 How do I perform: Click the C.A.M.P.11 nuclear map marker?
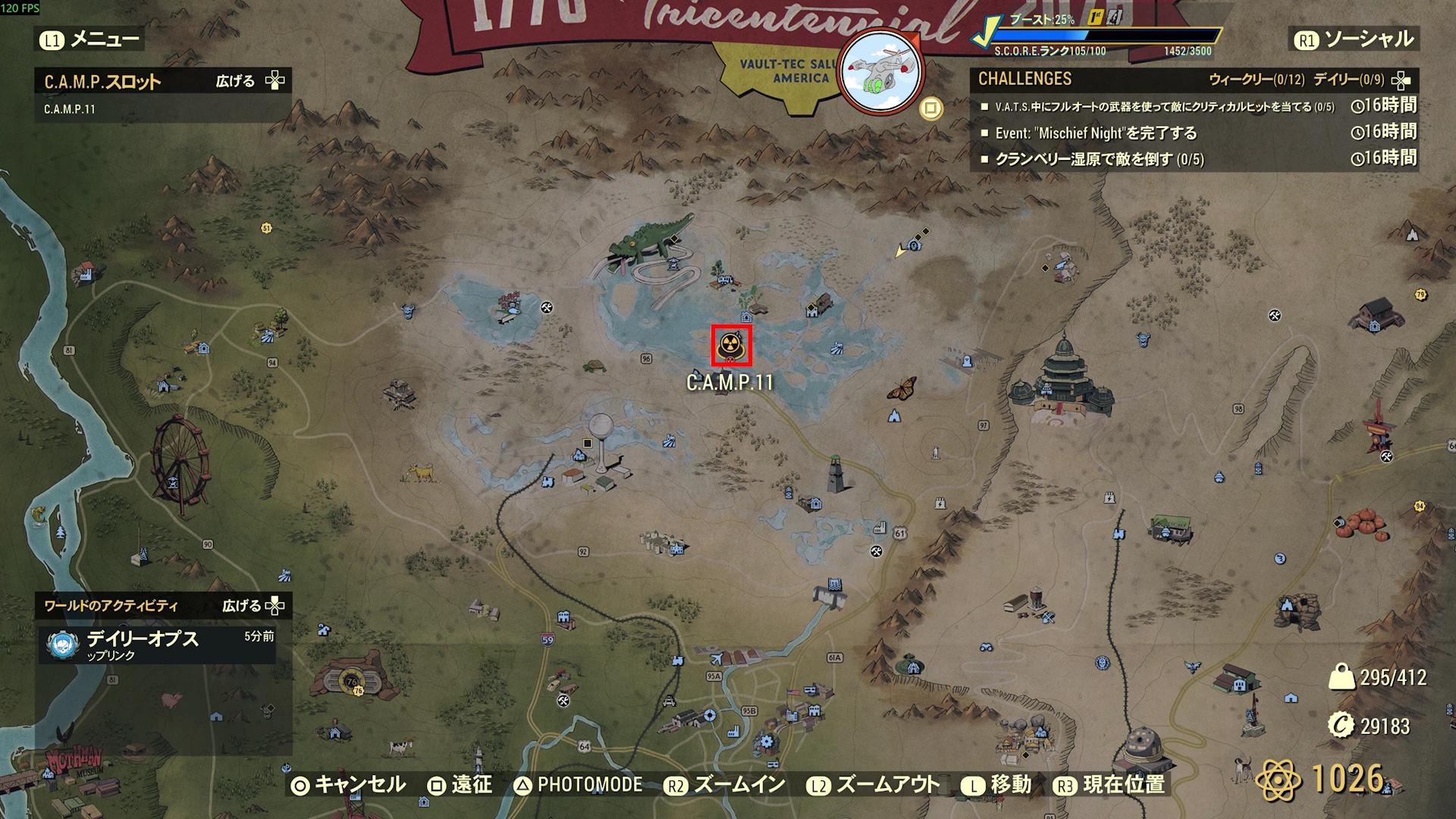click(731, 346)
